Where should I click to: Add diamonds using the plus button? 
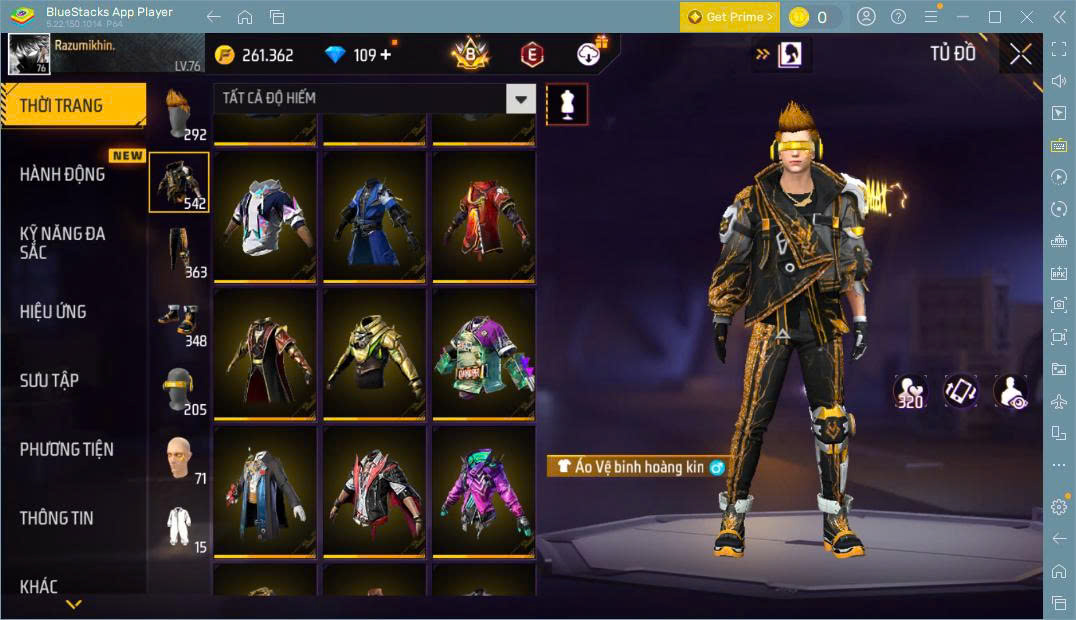pos(386,55)
